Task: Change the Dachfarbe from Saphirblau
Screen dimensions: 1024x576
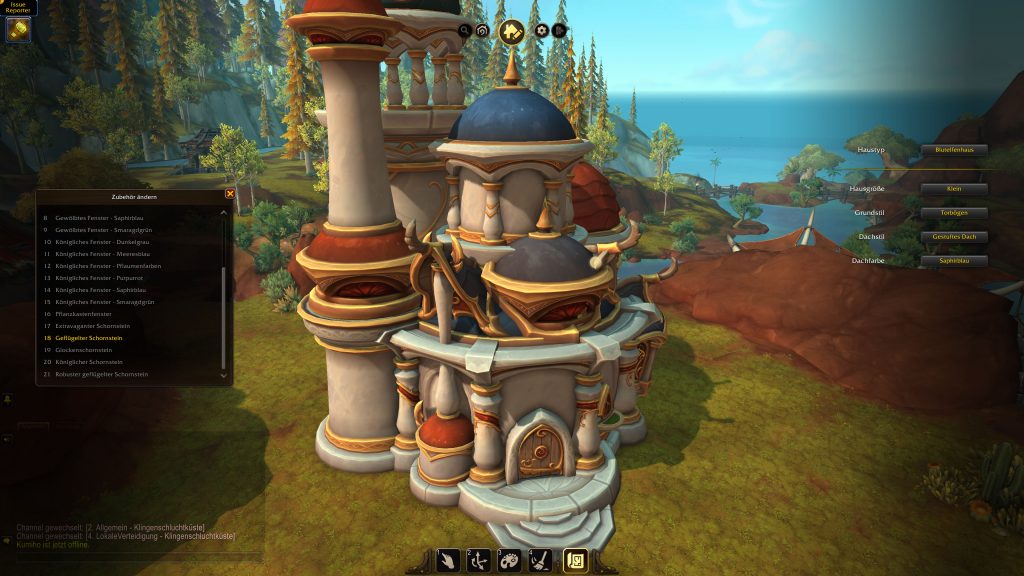Action: [x=954, y=261]
